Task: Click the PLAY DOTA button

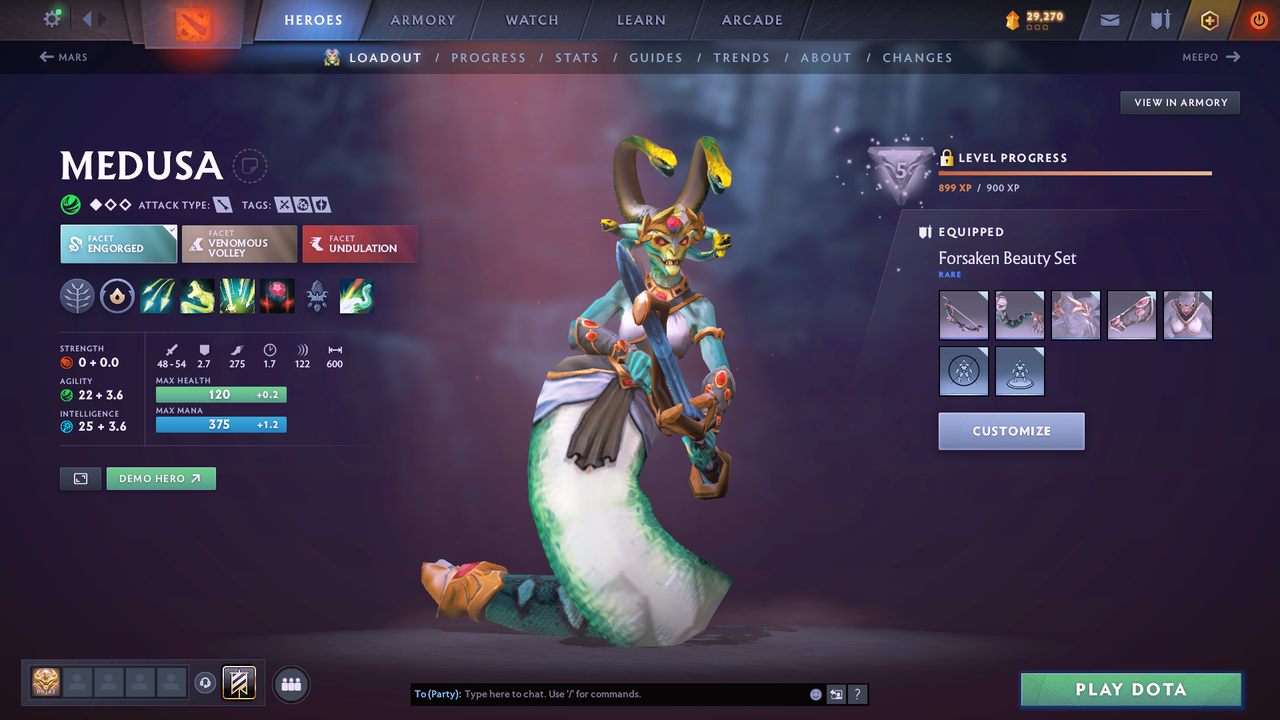Action: (x=1130, y=689)
